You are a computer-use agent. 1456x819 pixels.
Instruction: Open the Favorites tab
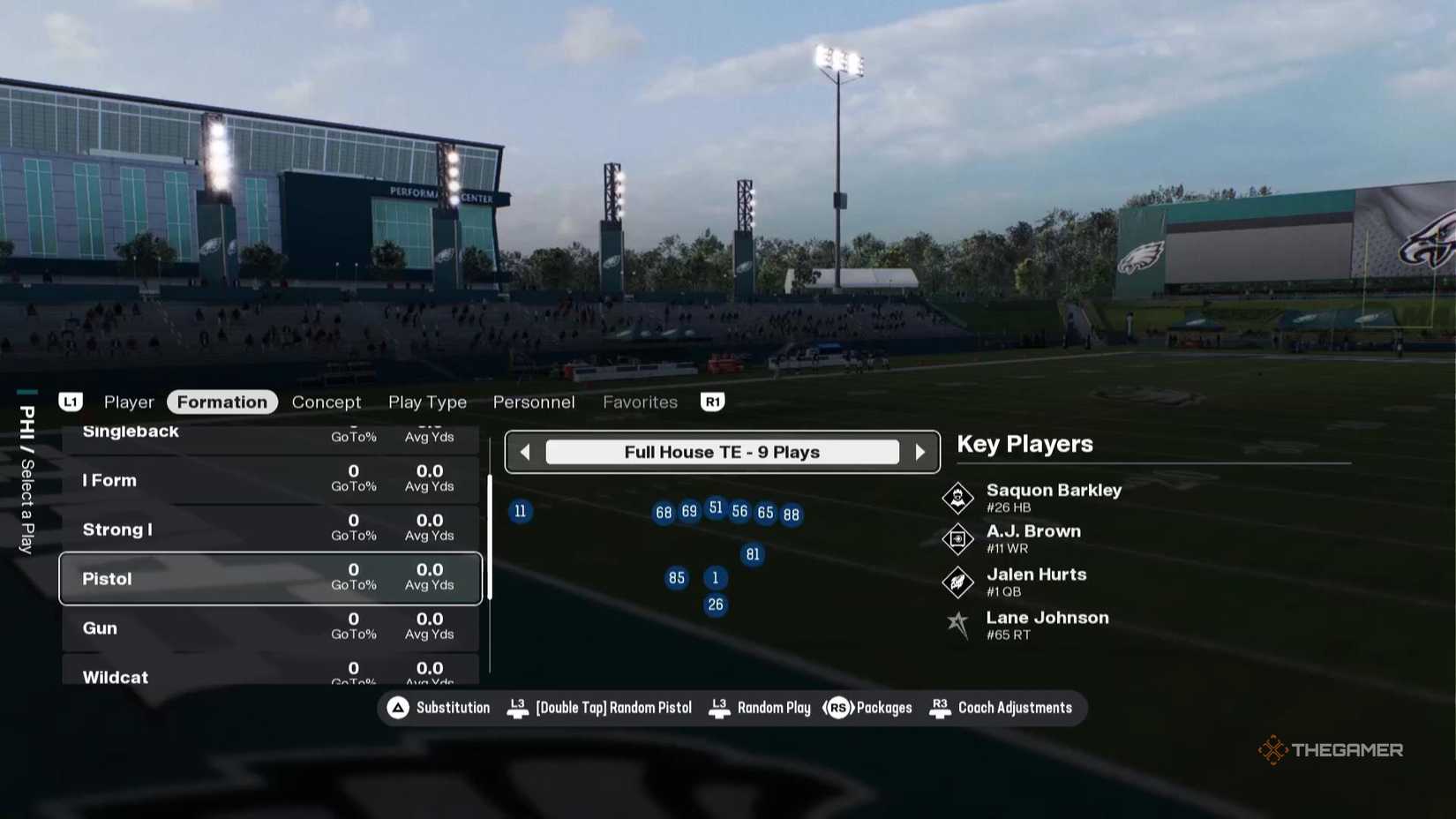coord(640,402)
